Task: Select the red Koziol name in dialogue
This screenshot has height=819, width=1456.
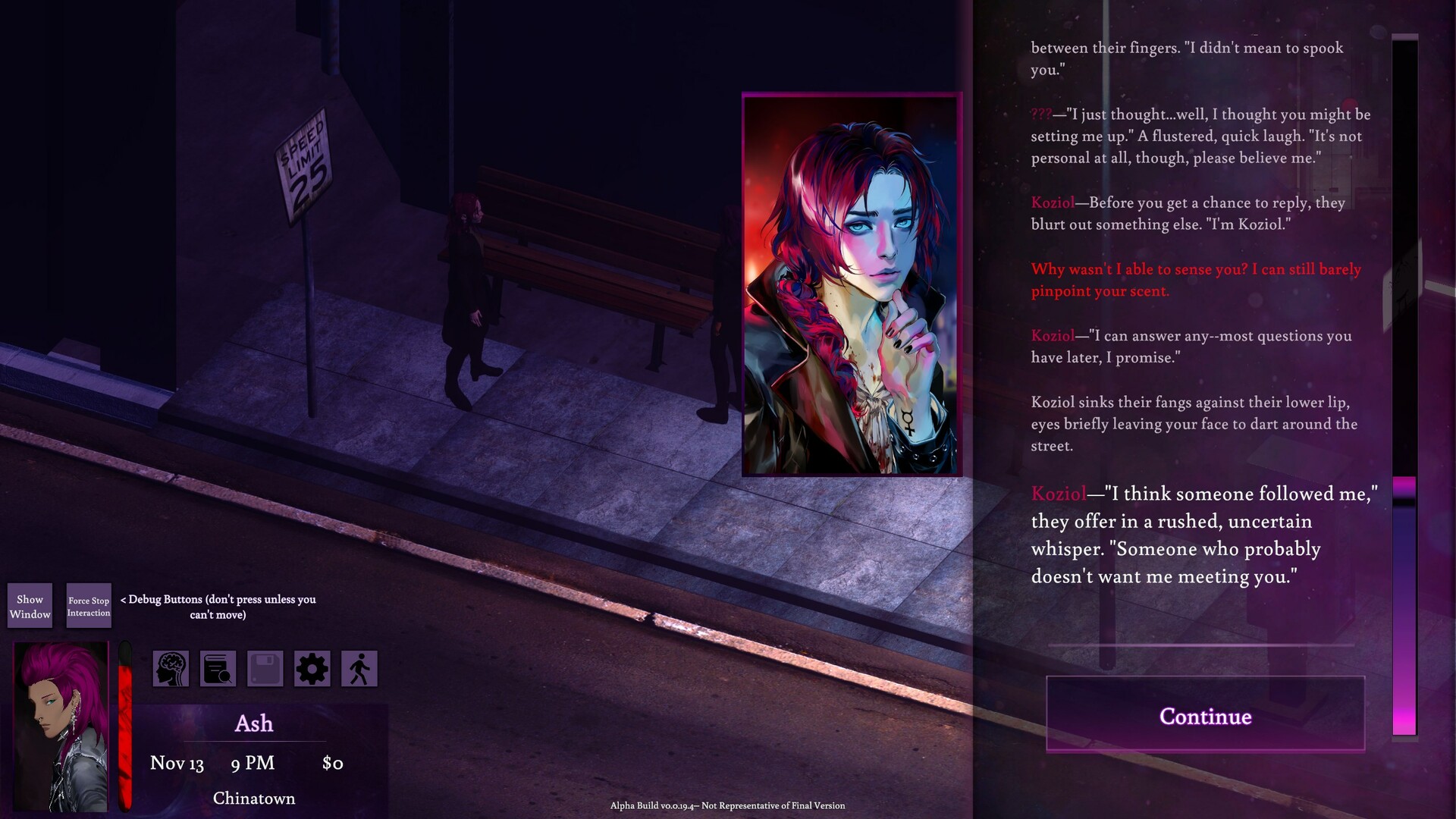Action: pos(1053,202)
